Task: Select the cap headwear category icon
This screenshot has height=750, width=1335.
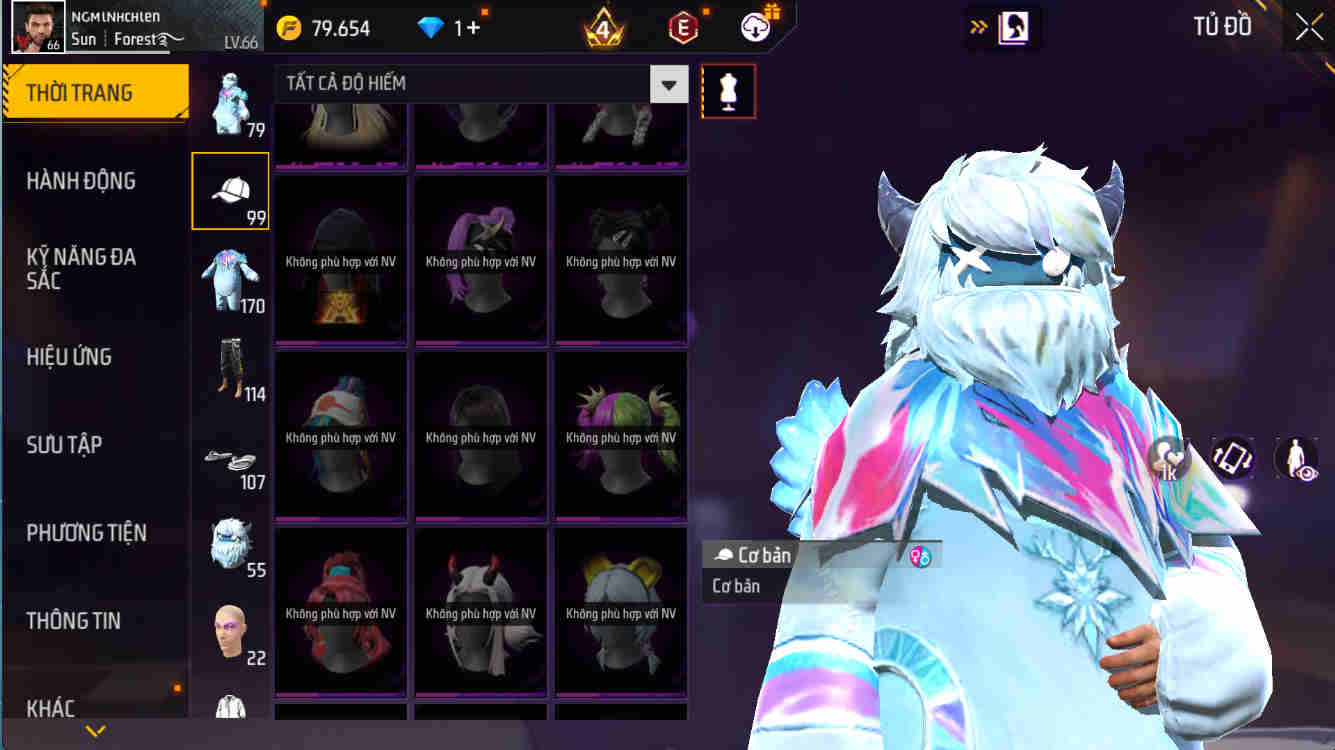Action: coord(230,190)
